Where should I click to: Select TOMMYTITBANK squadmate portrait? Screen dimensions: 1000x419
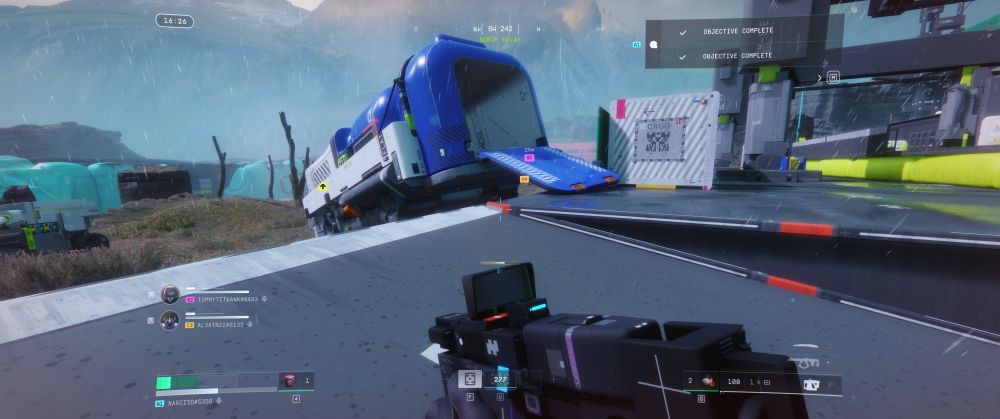(x=170, y=294)
